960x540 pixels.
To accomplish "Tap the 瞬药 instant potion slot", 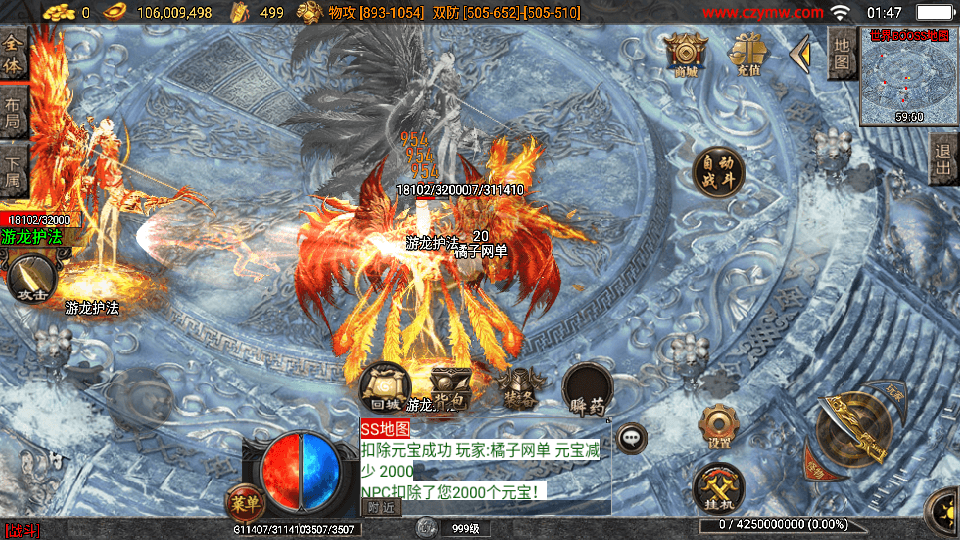I will [x=587, y=389].
